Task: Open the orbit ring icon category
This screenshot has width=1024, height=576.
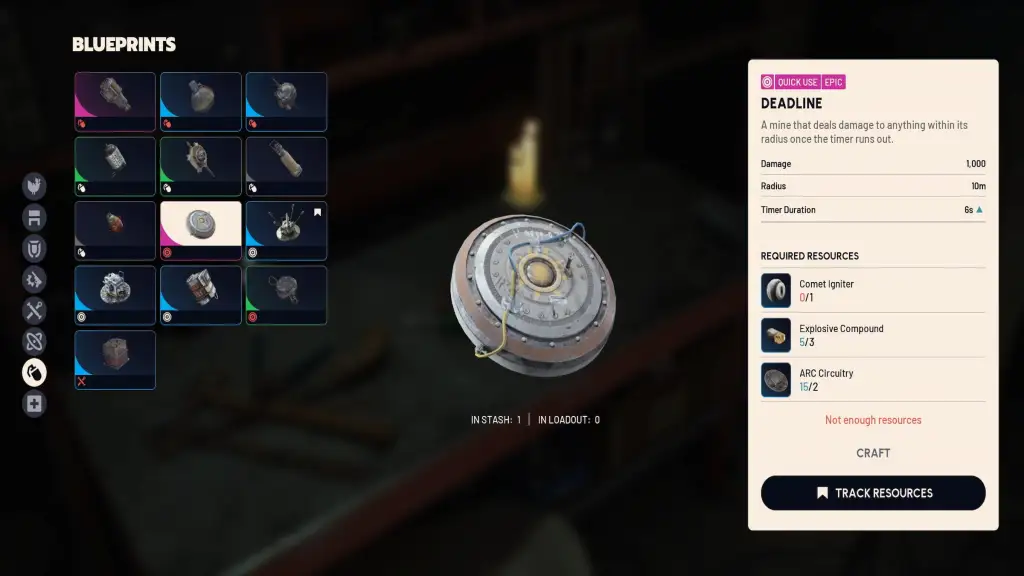Action: coord(35,342)
